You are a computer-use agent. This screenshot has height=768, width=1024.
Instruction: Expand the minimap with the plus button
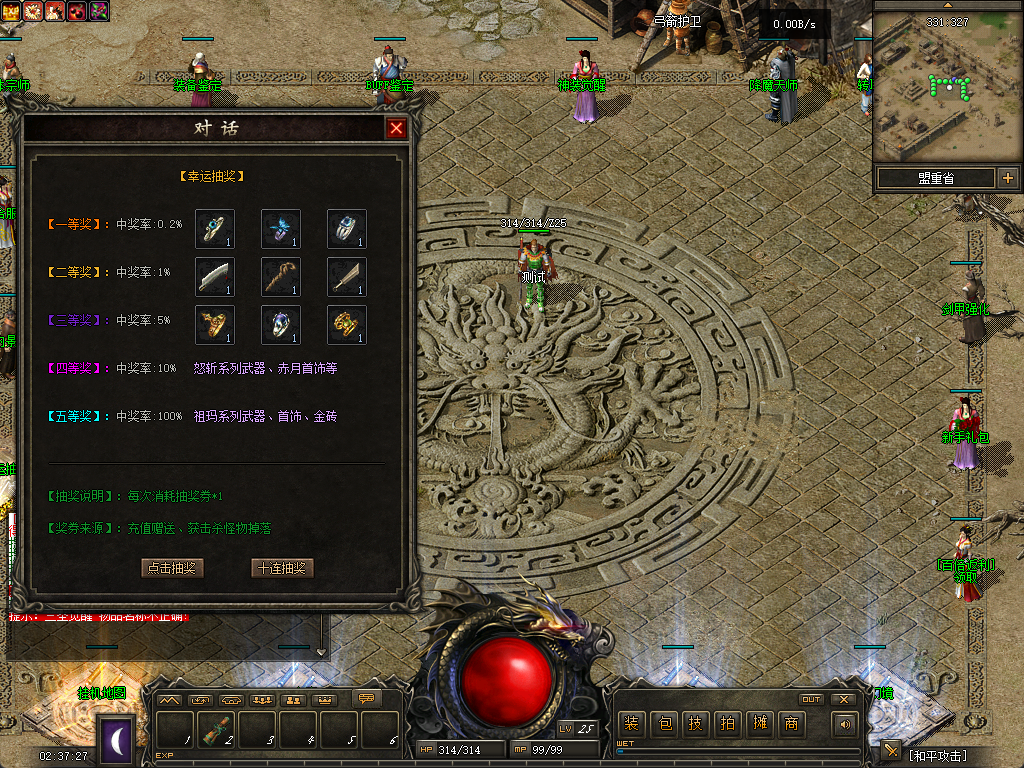(x=1007, y=178)
